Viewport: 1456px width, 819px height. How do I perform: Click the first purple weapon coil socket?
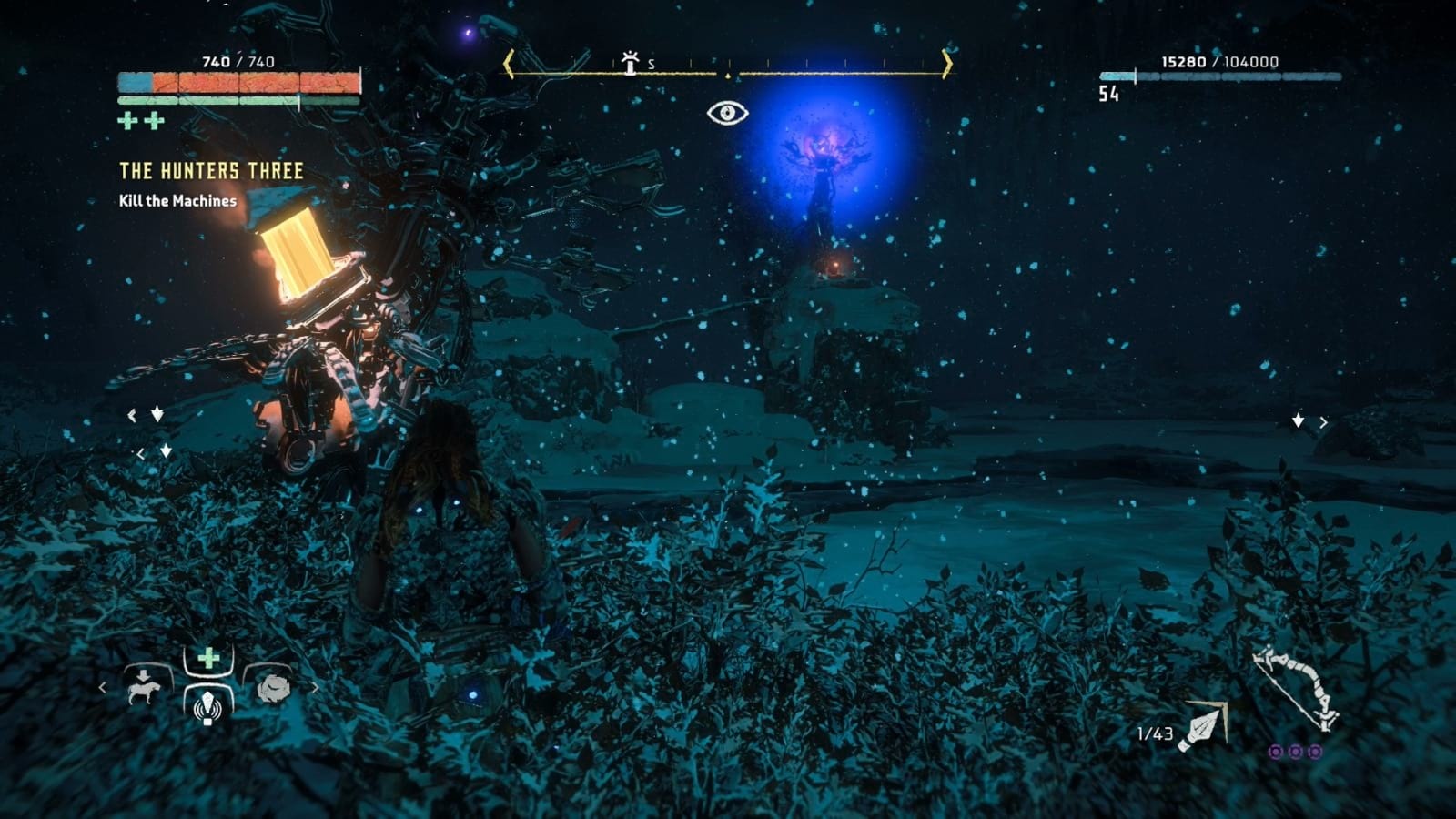(x=1277, y=751)
